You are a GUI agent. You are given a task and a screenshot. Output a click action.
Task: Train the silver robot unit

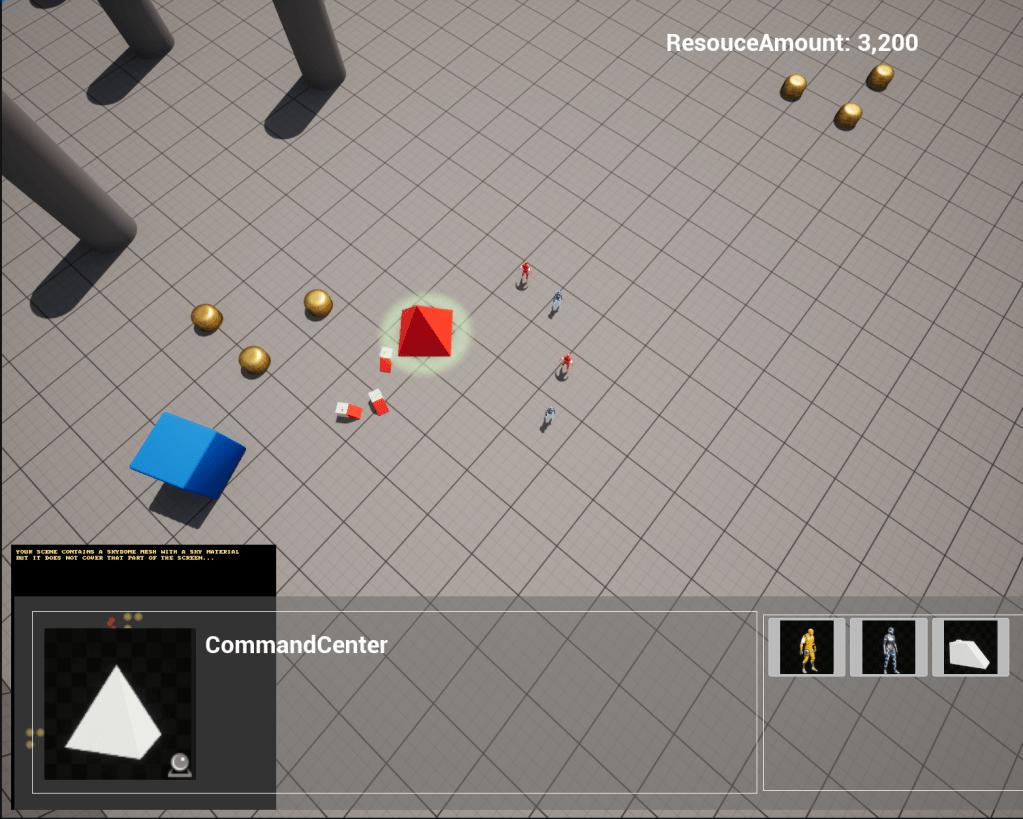click(888, 647)
